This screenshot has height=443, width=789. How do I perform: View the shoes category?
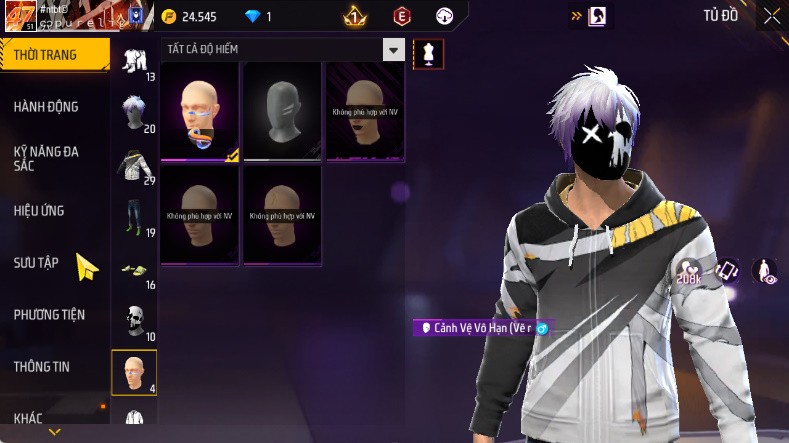click(133, 270)
